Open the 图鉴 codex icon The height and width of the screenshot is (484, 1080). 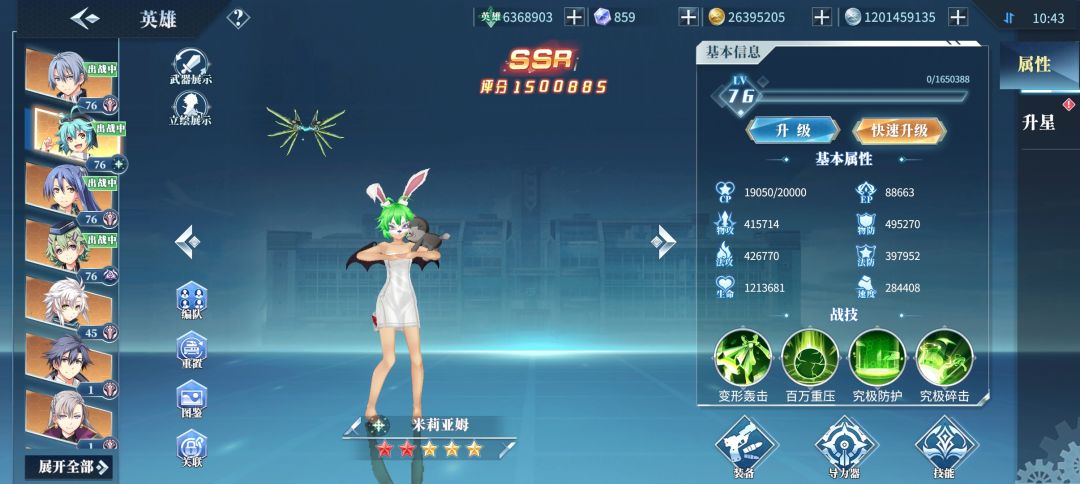(191, 399)
